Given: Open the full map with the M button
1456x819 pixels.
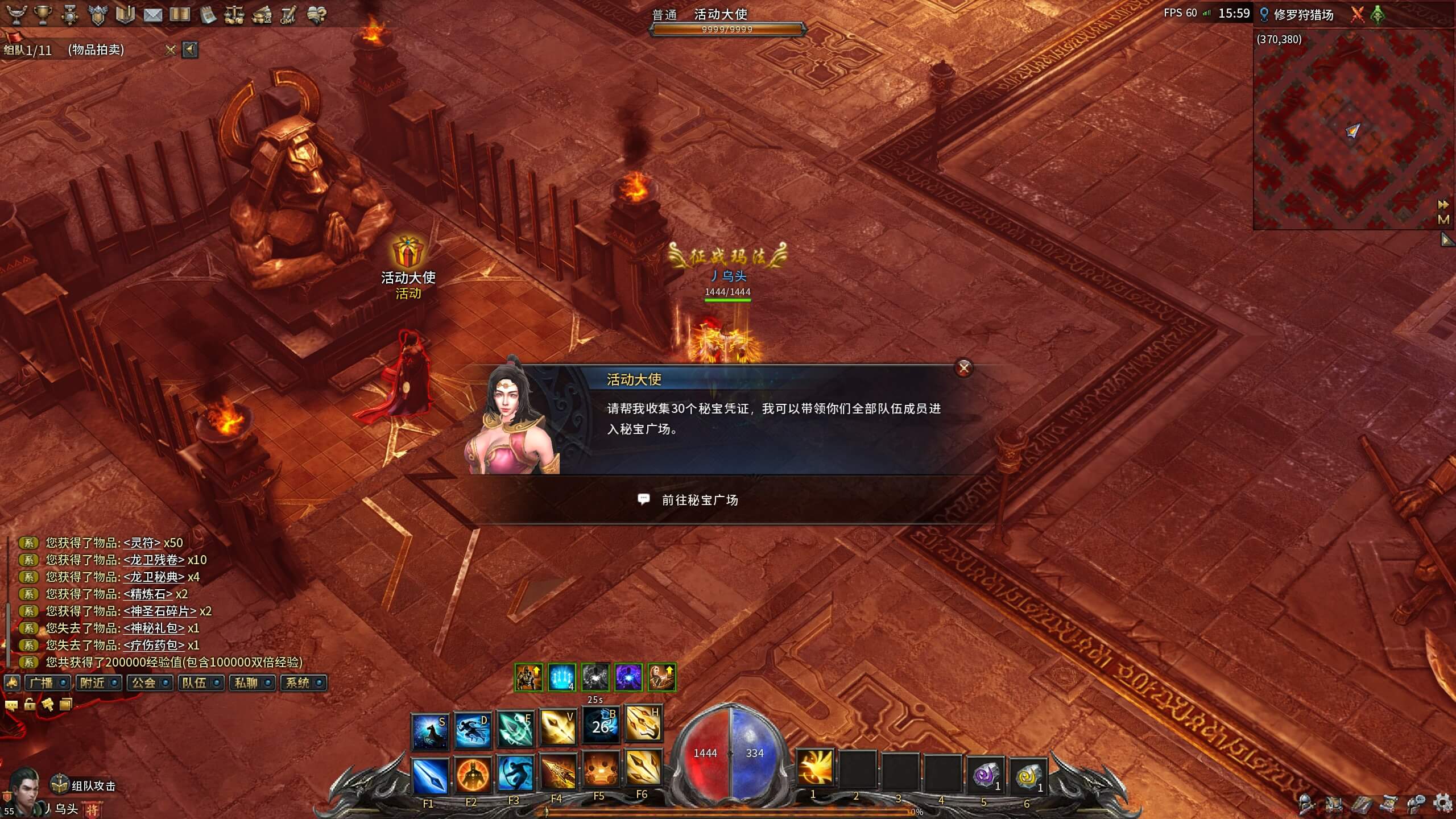Looking at the screenshot, I should pos(1443,219).
